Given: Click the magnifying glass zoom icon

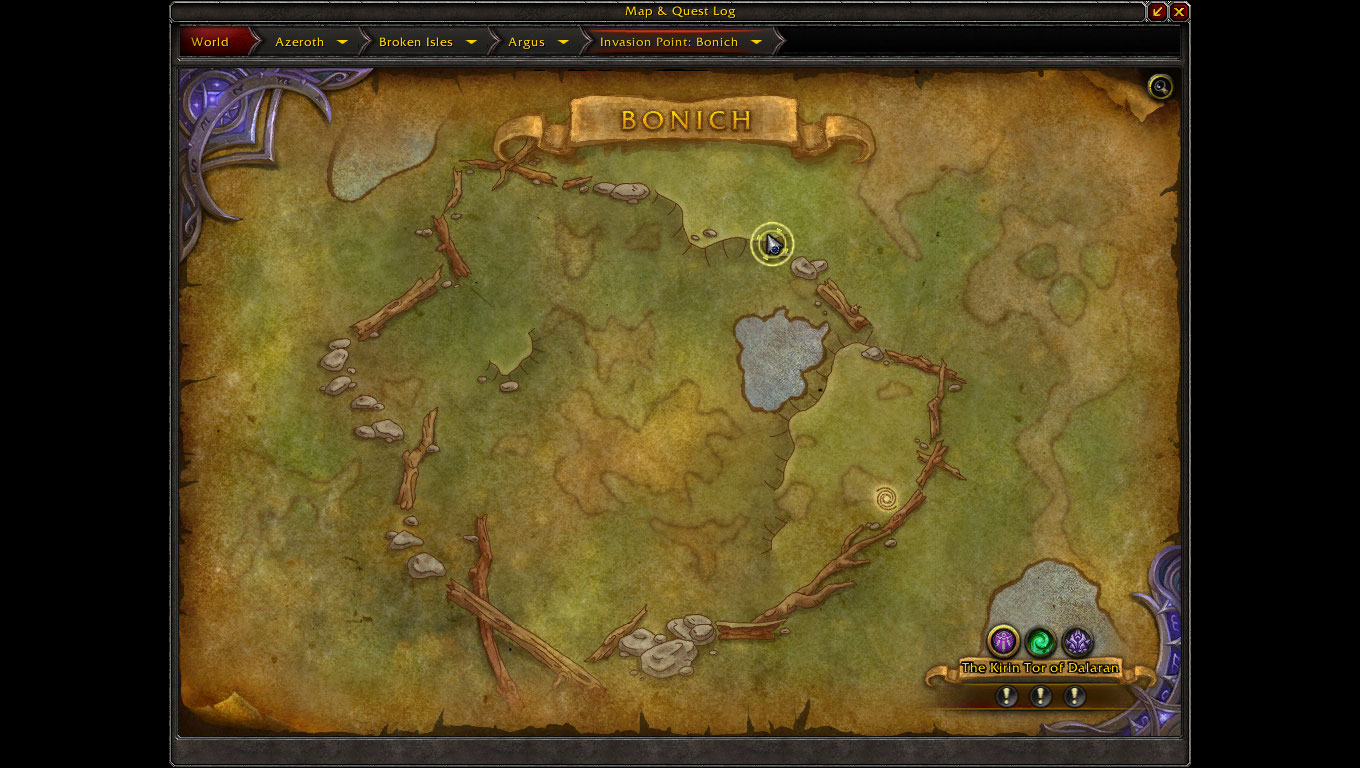Looking at the screenshot, I should pyautogui.click(x=1159, y=87).
